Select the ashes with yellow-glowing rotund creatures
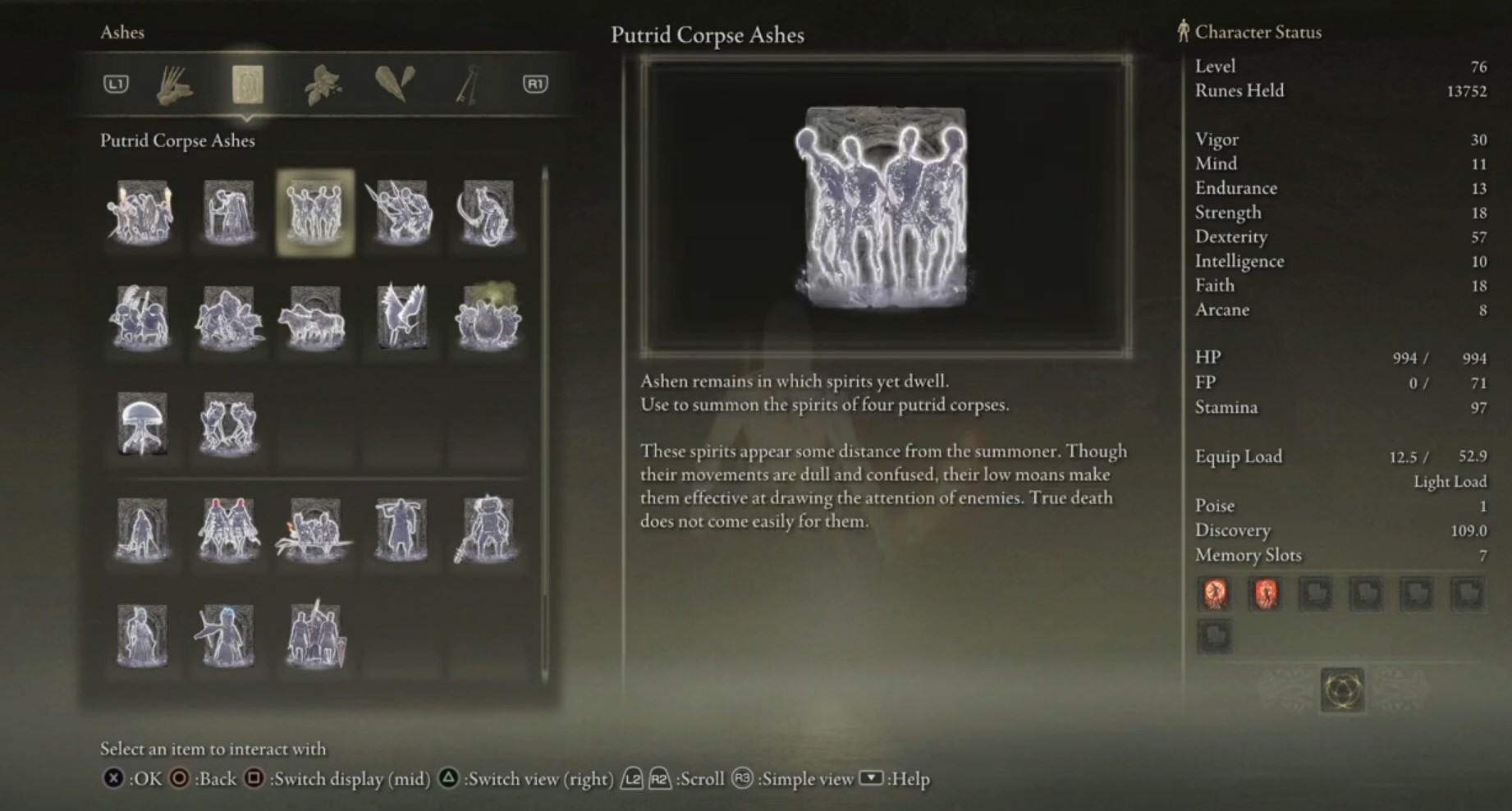The width and height of the screenshot is (1512, 811). 487,318
